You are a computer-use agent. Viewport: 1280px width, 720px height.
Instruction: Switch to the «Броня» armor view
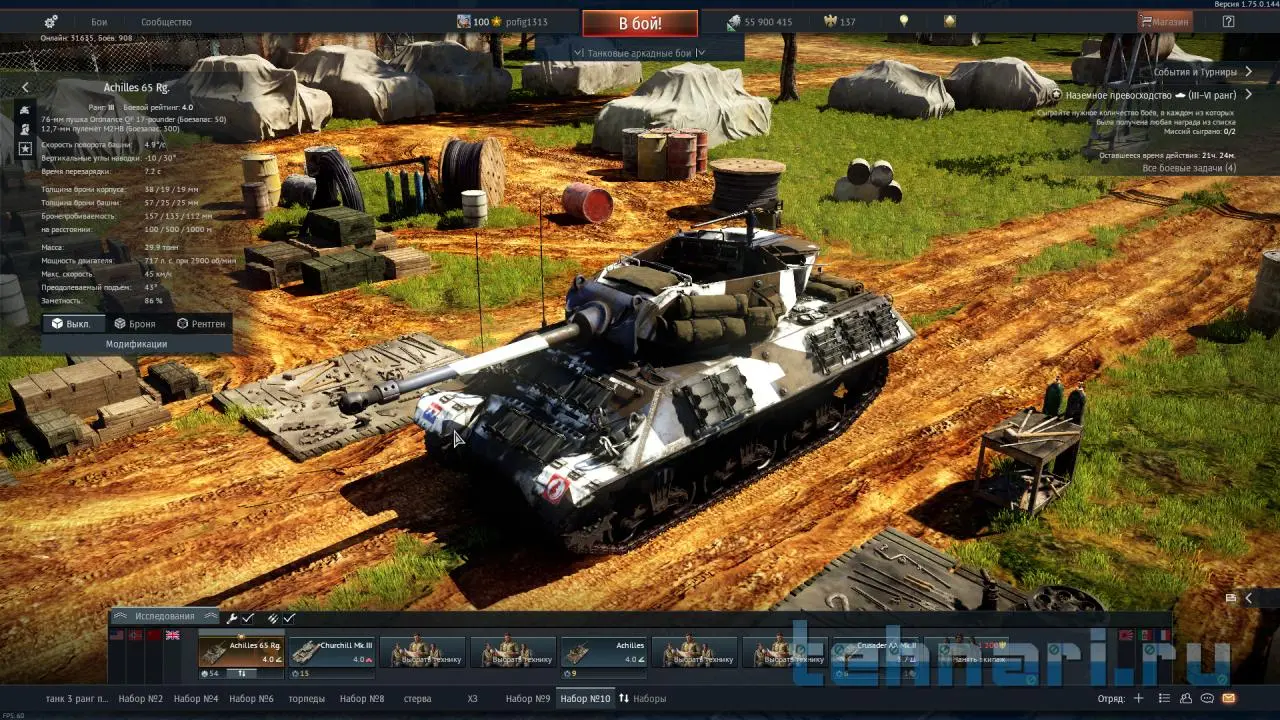pos(135,324)
